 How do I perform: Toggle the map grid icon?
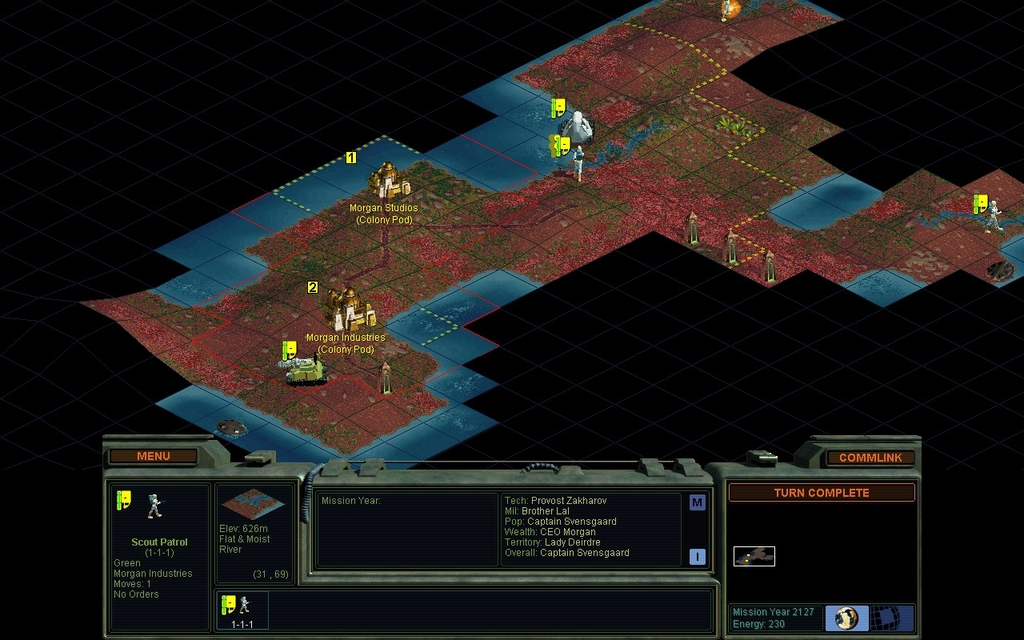pos(884,617)
